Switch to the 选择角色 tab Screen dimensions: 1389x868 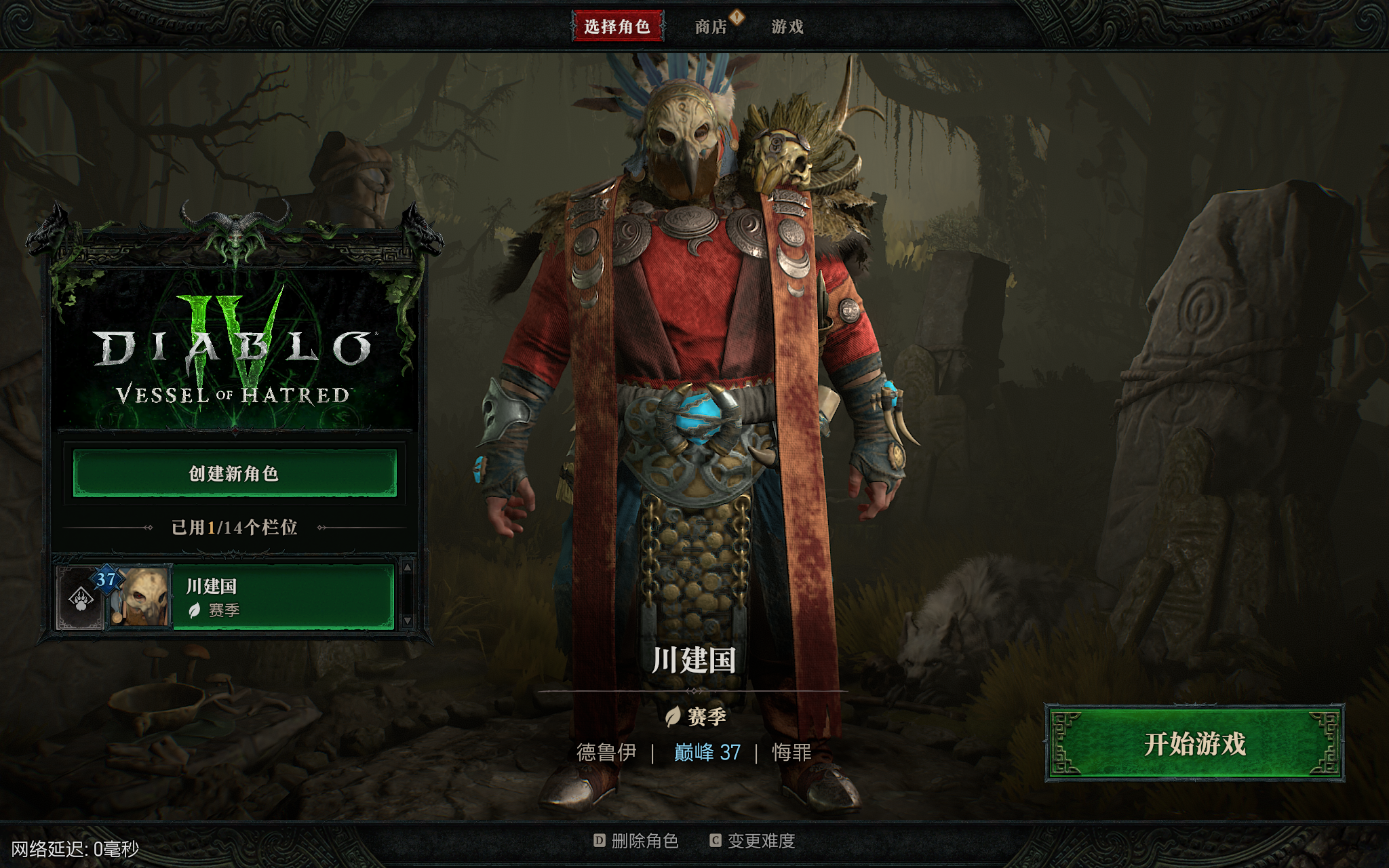tap(617, 26)
